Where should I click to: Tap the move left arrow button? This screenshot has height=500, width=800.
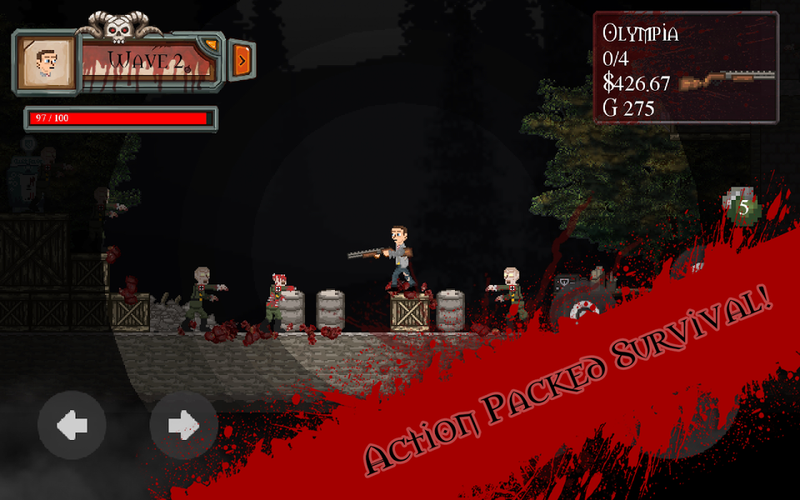[x=71, y=425]
